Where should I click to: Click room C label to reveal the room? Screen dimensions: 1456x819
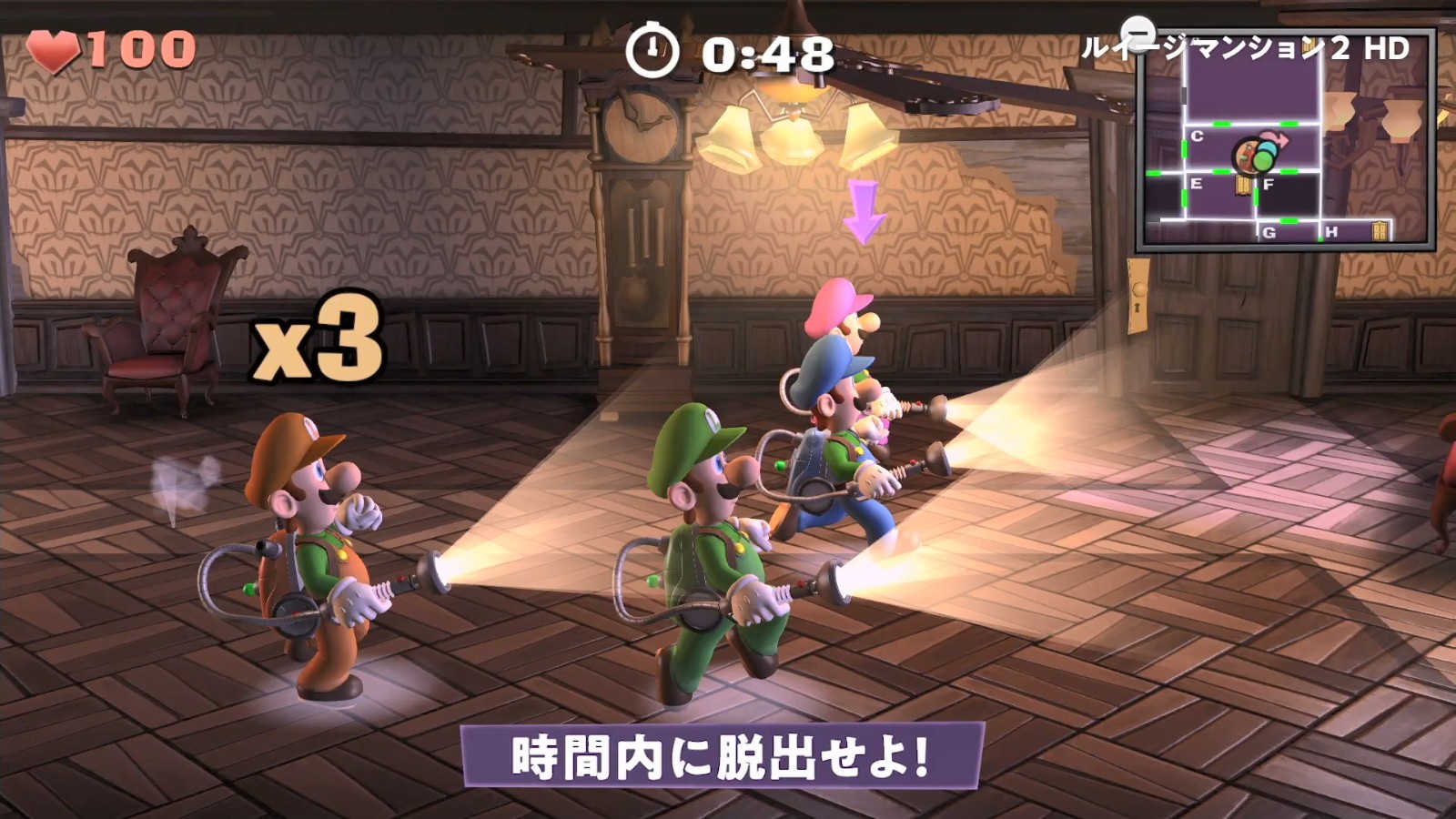point(1197,136)
